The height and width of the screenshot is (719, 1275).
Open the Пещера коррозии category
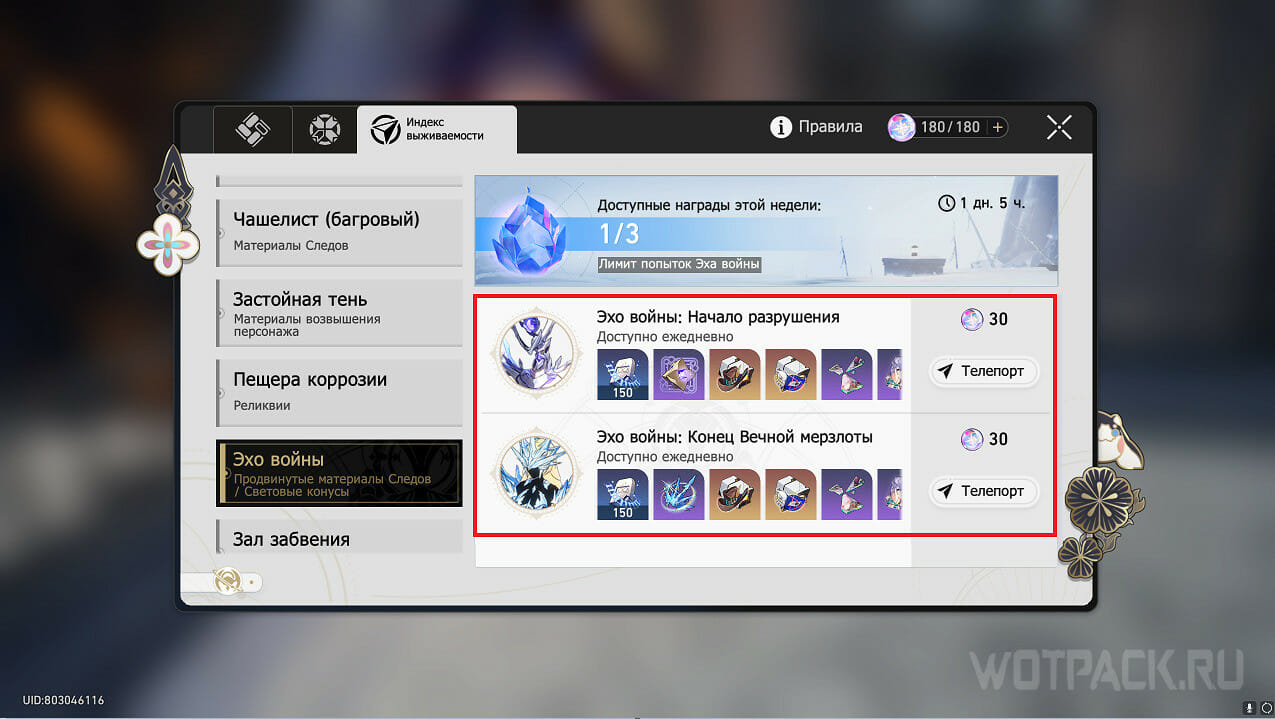click(x=339, y=391)
